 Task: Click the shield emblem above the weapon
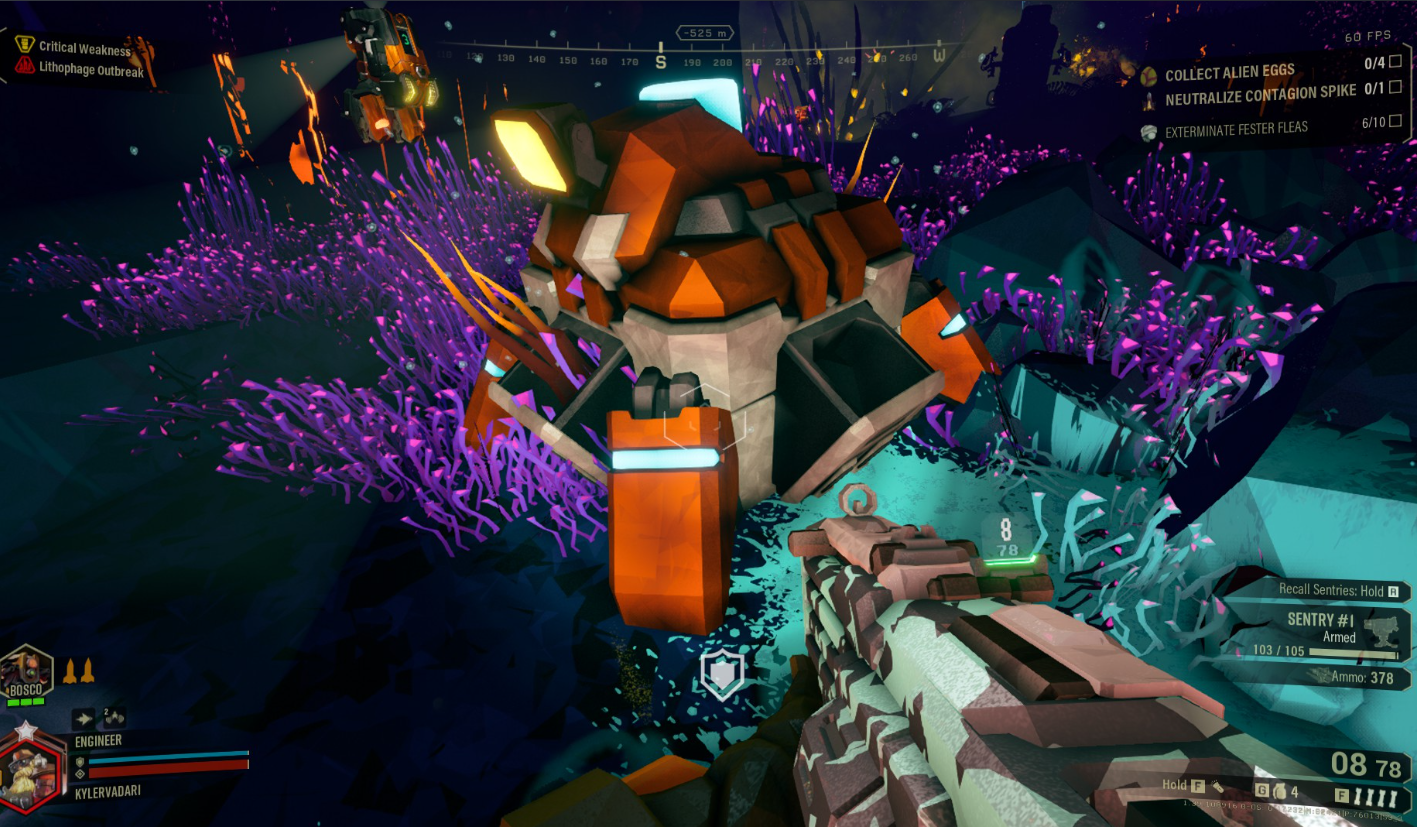720,675
